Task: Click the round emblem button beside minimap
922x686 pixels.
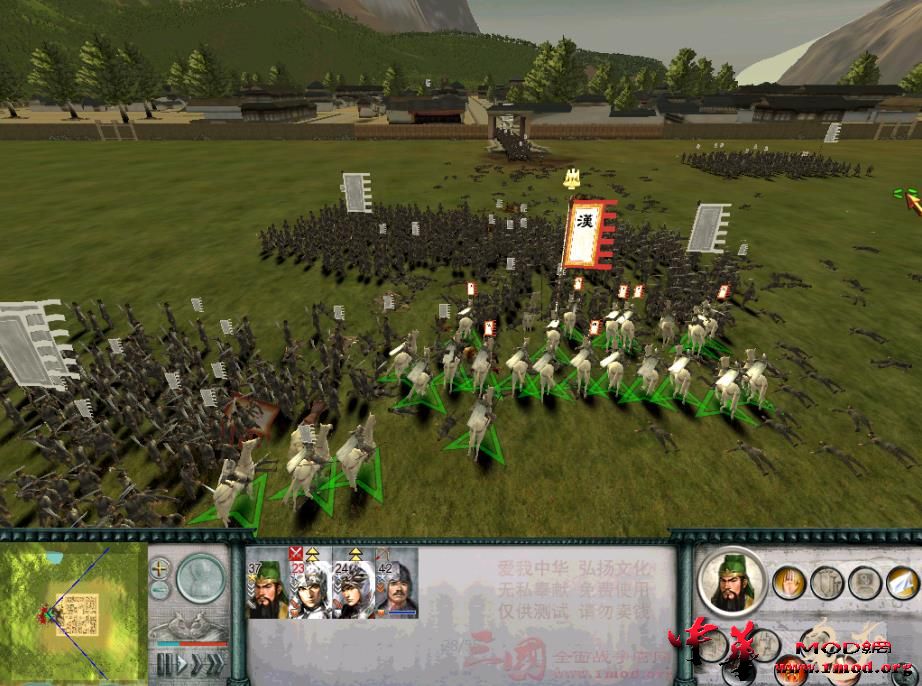Action: coord(201,578)
